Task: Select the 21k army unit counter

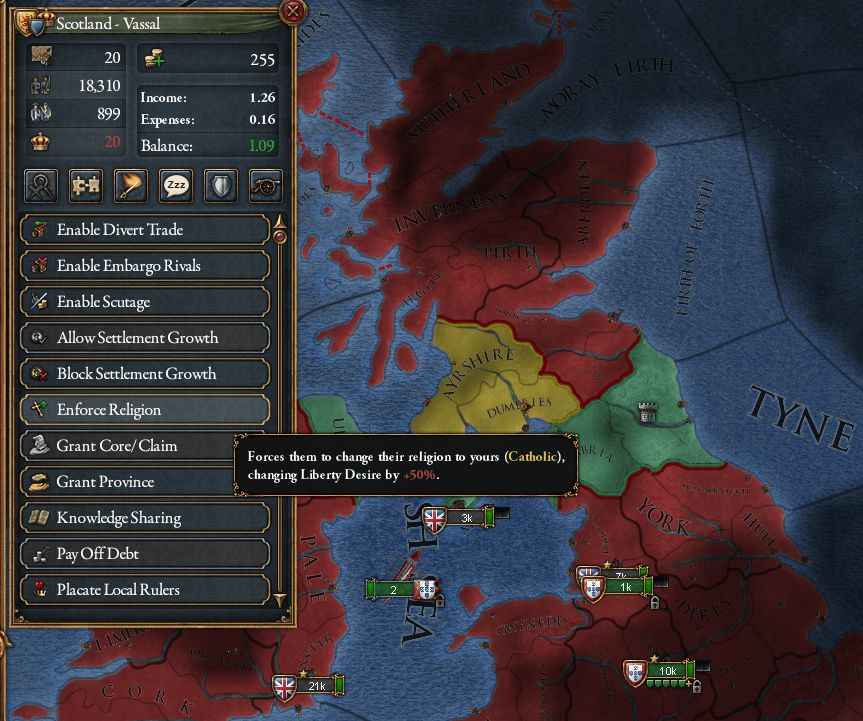Action: click(x=310, y=686)
